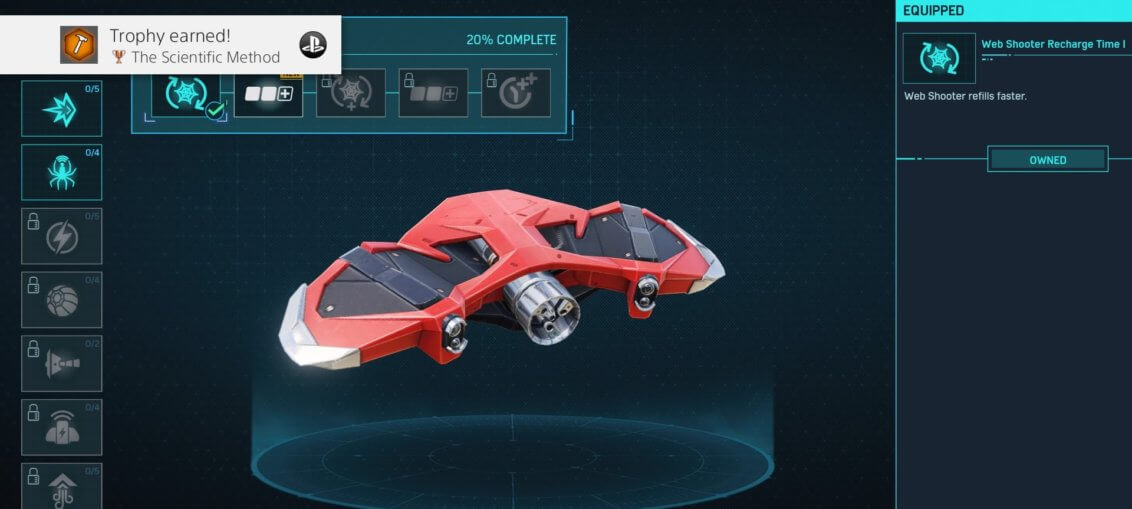Viewport: 1132px width, 509px height.
Task: Select the locked concussive blast gadget
Action: coord(62,364)
